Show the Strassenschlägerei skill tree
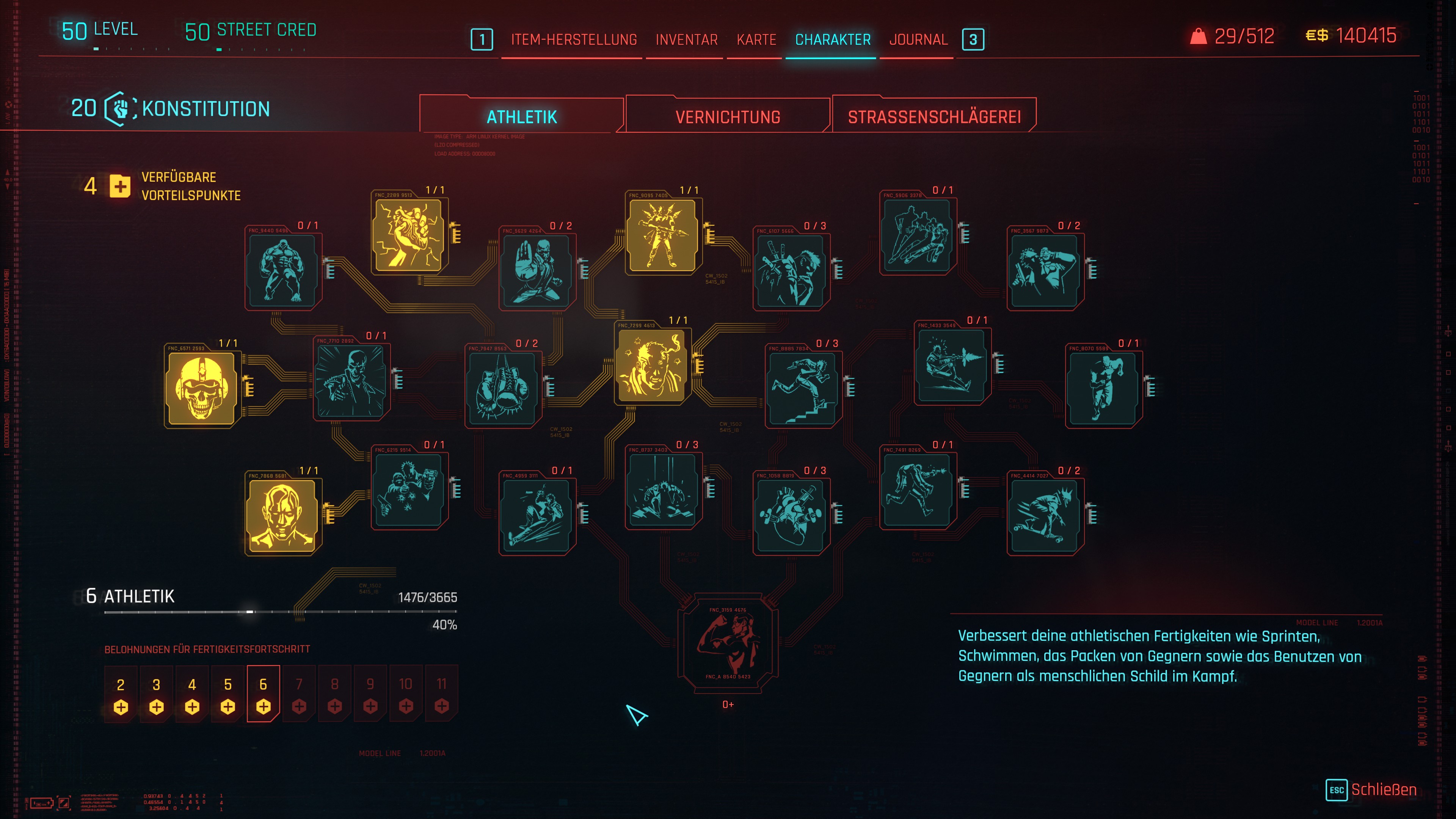Screen dimensions: 1456x819 934,116
